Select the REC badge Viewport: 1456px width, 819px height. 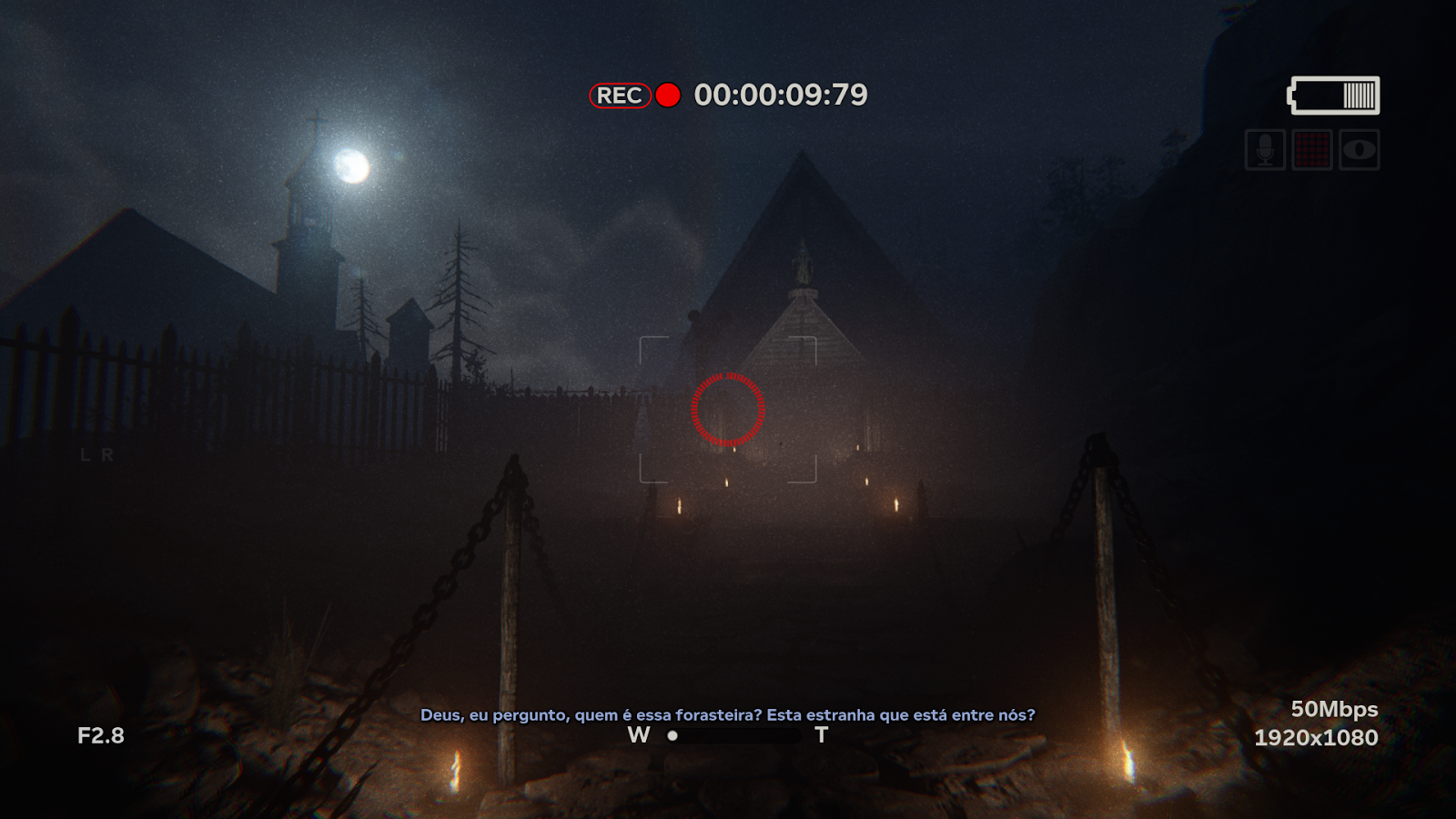click(620, 94)
